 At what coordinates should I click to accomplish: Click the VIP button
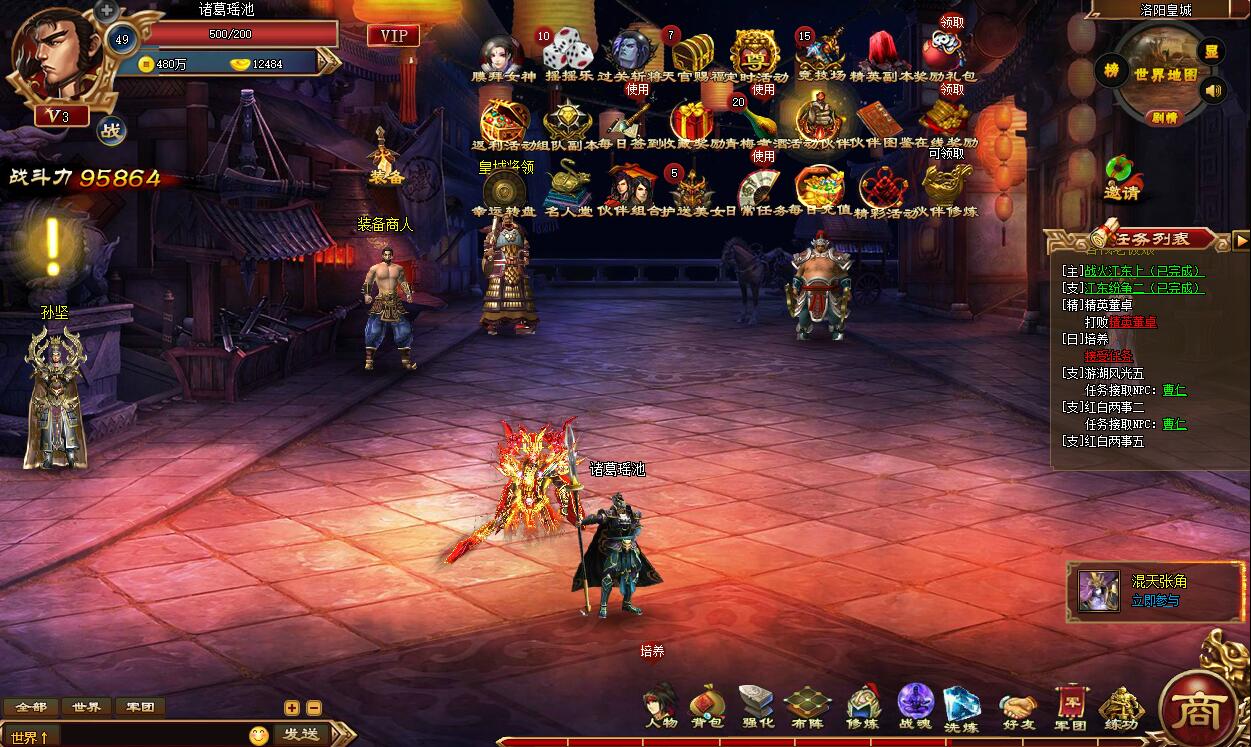coord(393,36)
